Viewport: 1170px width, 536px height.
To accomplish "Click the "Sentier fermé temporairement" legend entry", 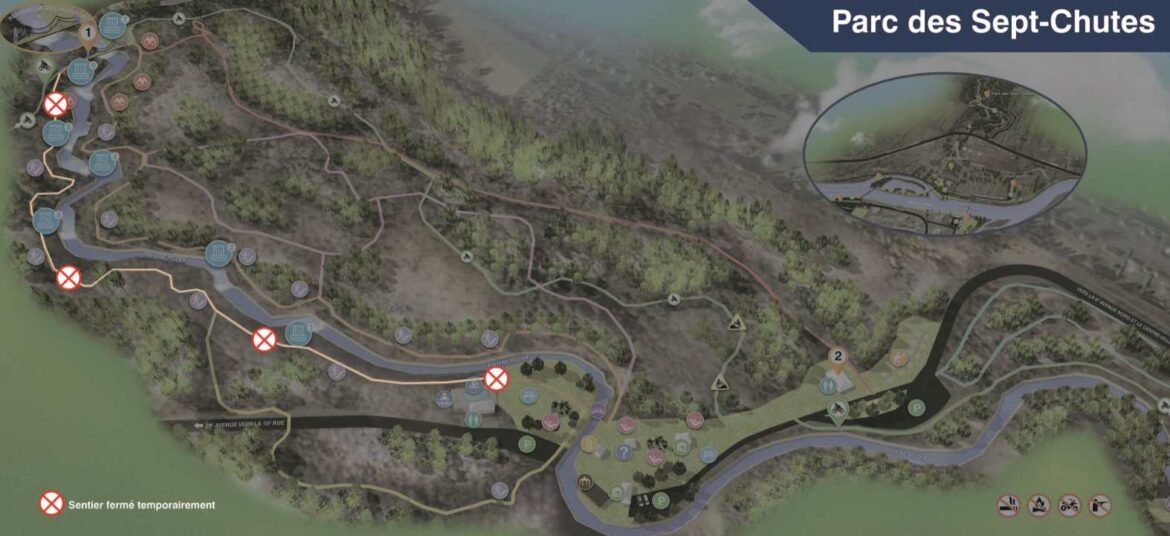I will pos(141,505).
